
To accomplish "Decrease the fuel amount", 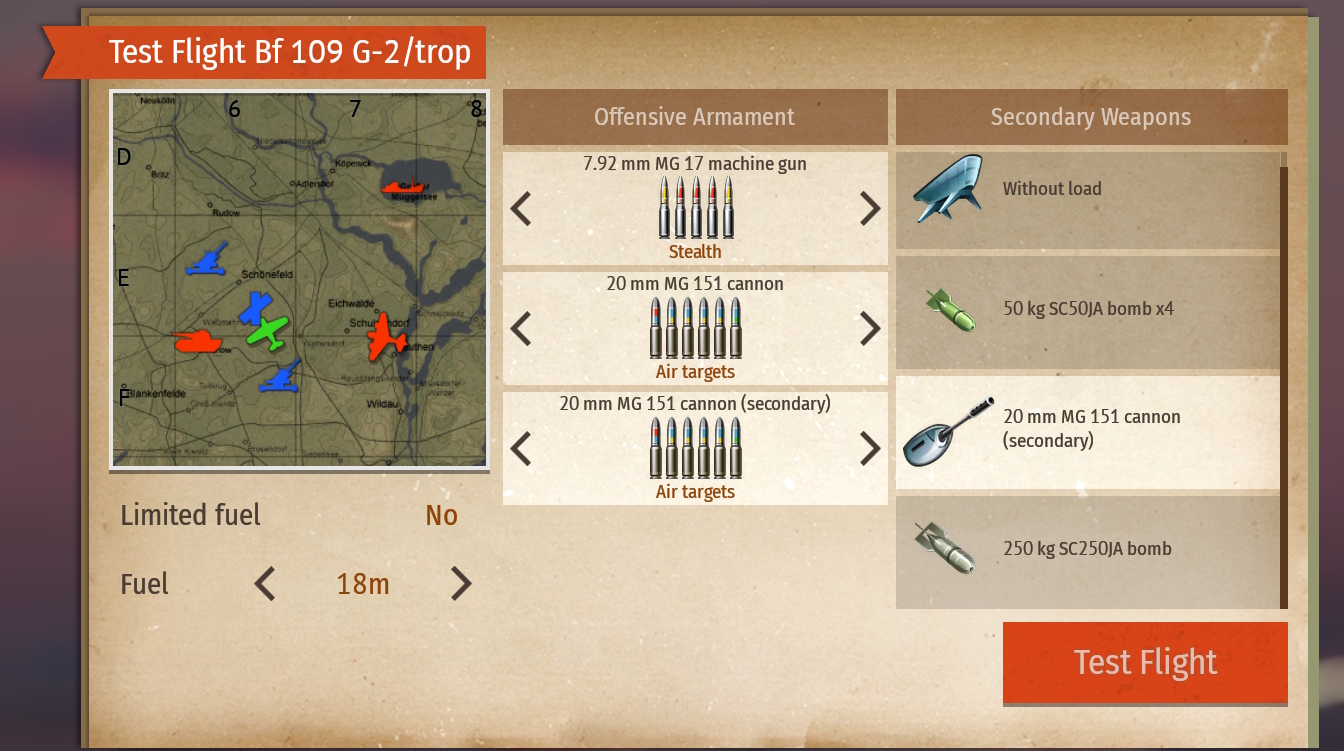I will click(265, 583).
